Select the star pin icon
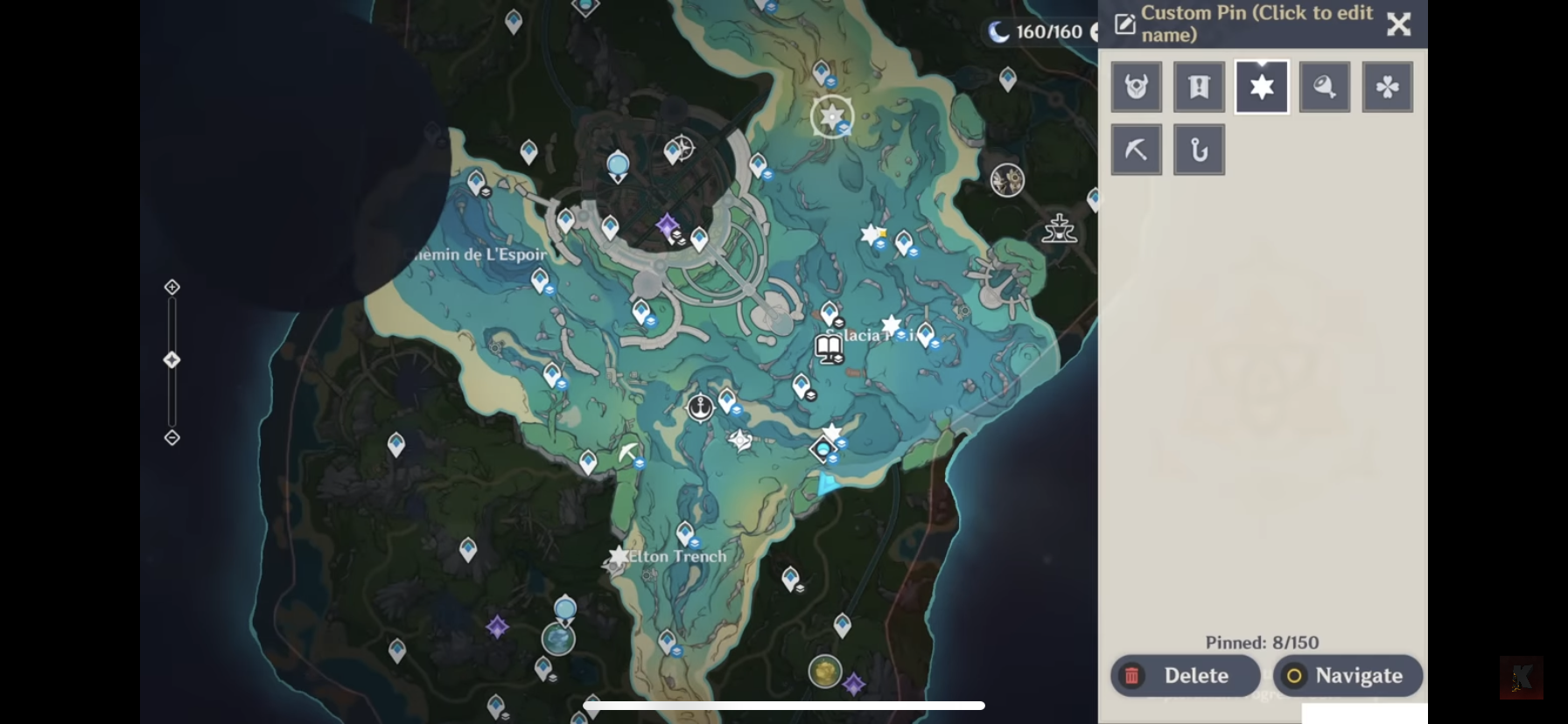This screenshot has width=1568, height=724. pos(1262,86)
